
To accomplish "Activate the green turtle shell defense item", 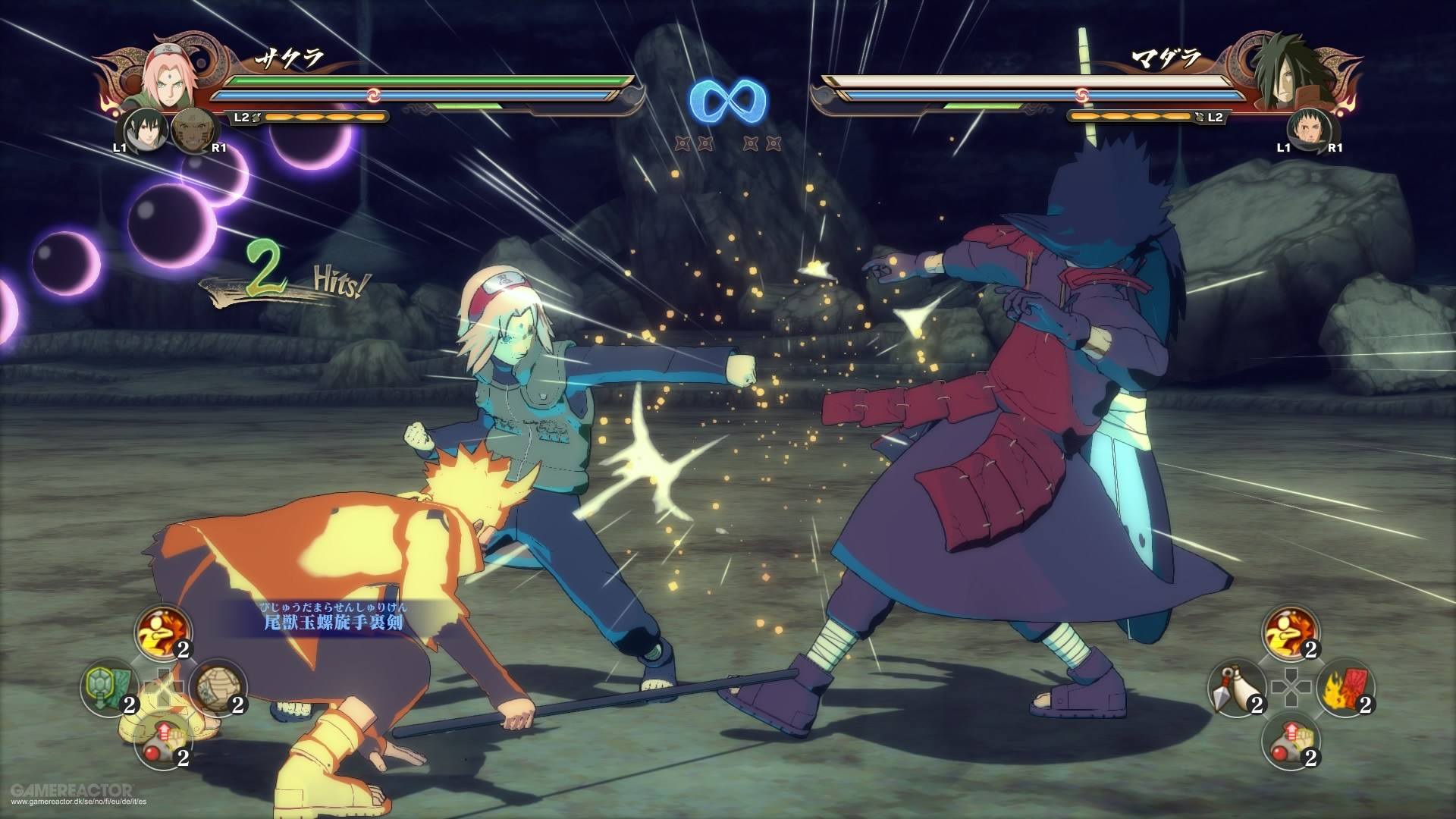I will 108,690.
